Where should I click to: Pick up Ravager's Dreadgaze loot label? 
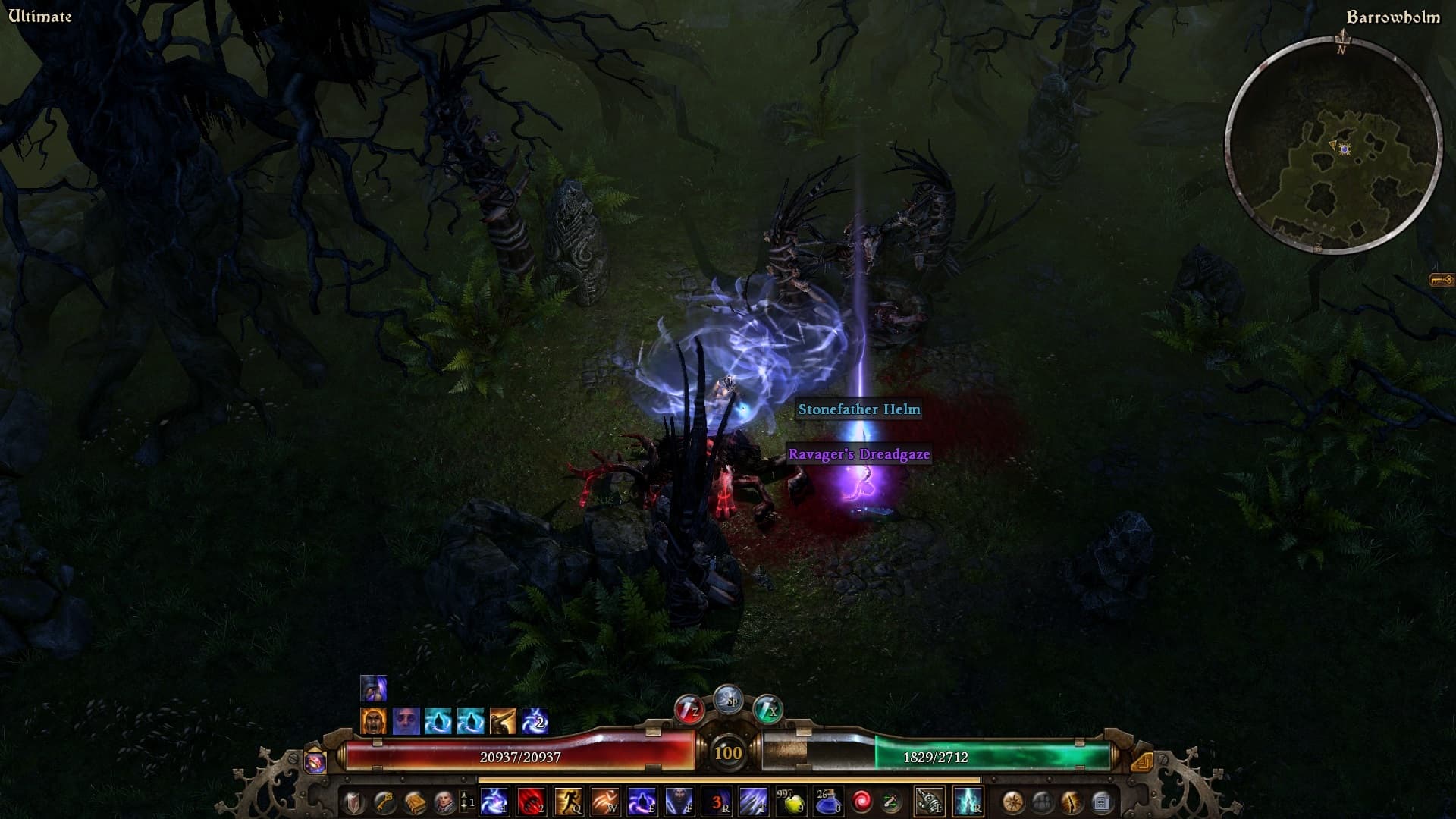(859, 454)
